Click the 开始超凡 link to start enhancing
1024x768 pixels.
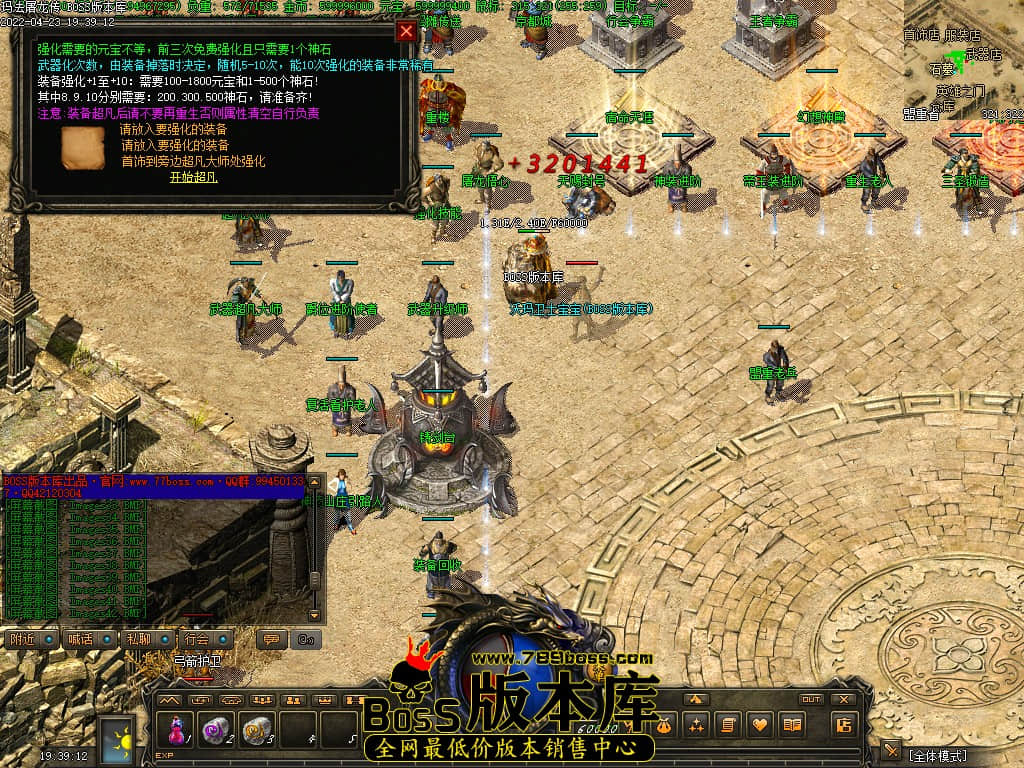tap(193, 177)
